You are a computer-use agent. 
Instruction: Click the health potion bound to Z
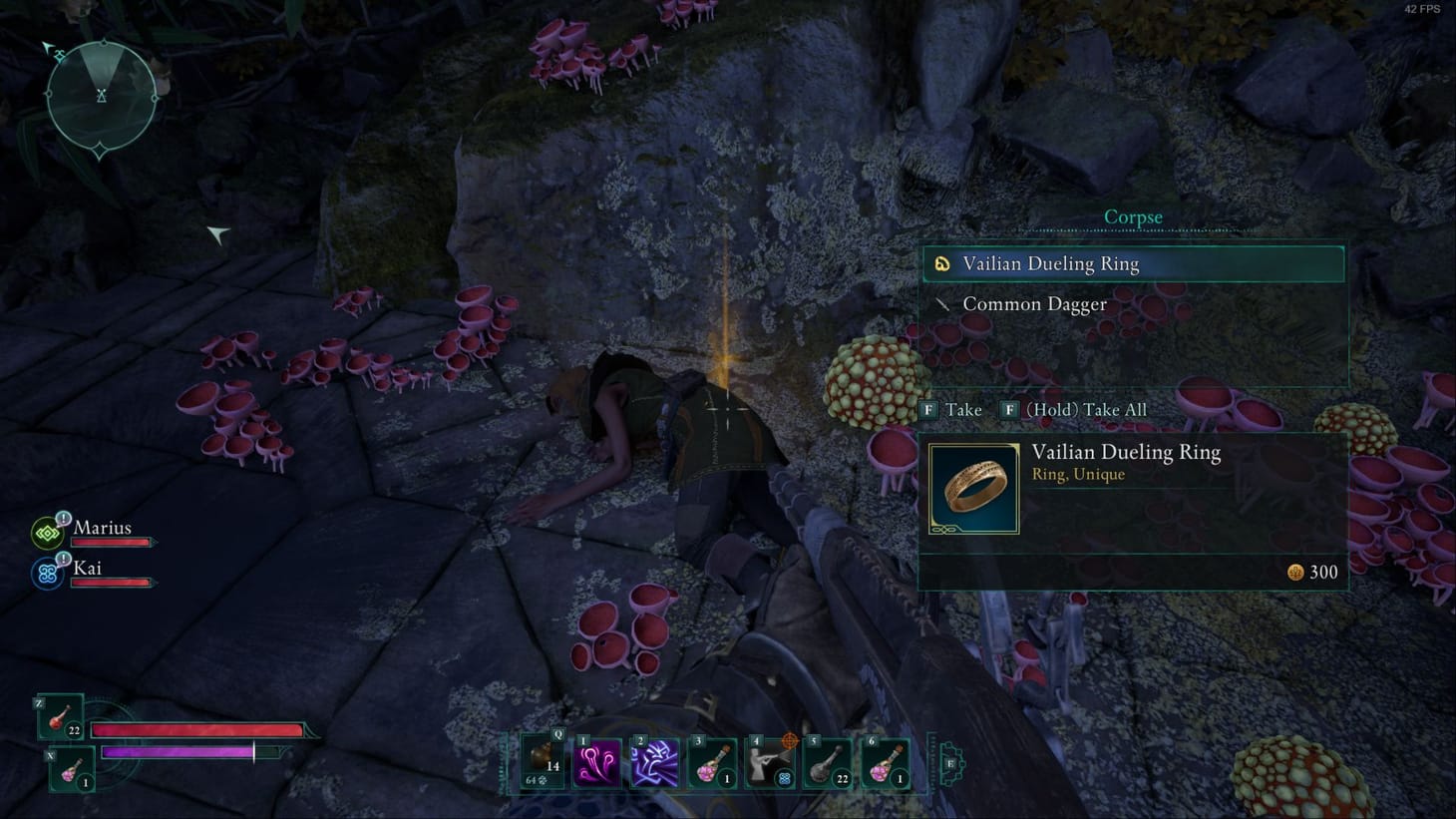click(60, 722)
